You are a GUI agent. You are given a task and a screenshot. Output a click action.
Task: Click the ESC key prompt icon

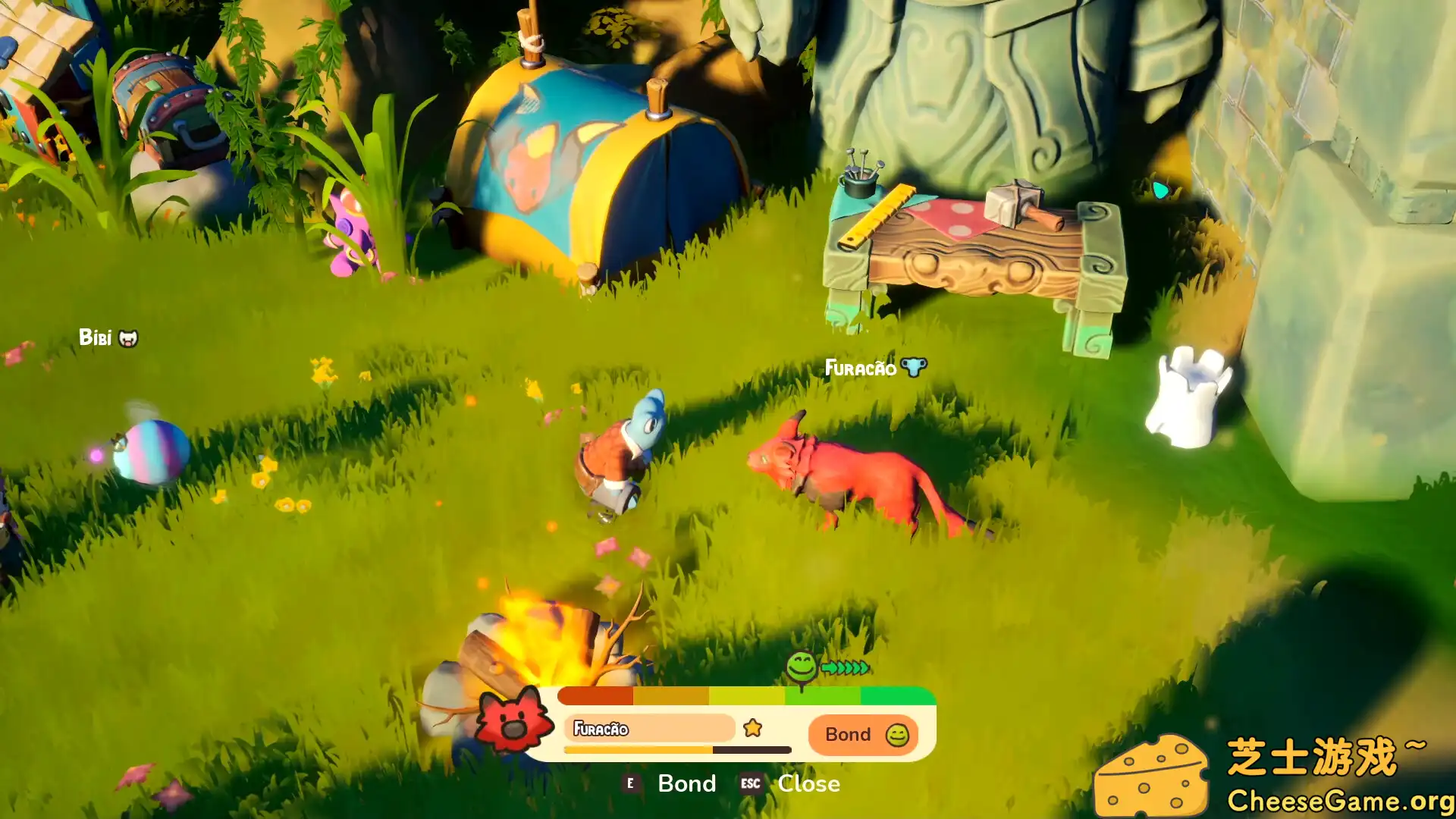click(x=751, y=784)
